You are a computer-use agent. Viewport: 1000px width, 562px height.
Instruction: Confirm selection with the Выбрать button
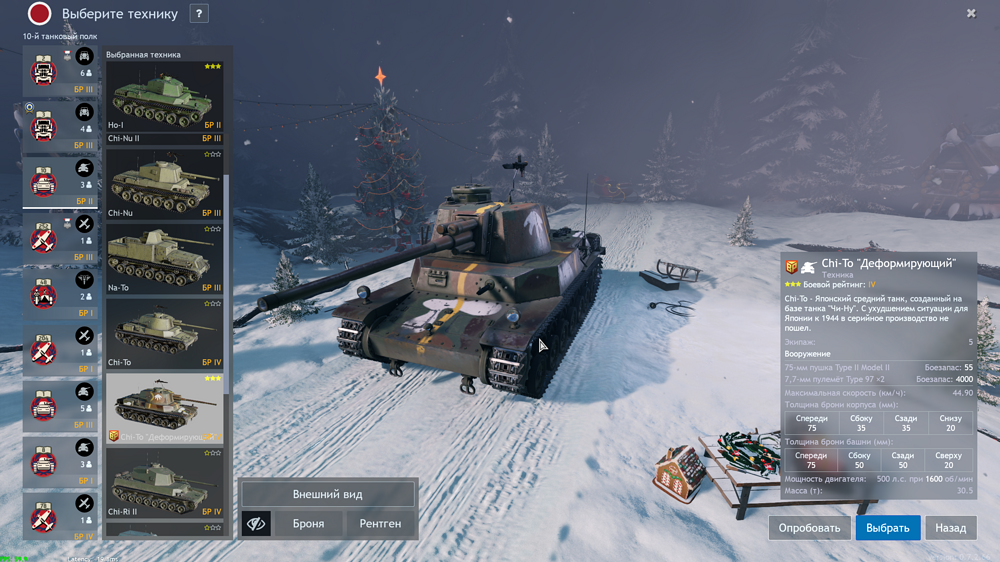tap(888, 527)
